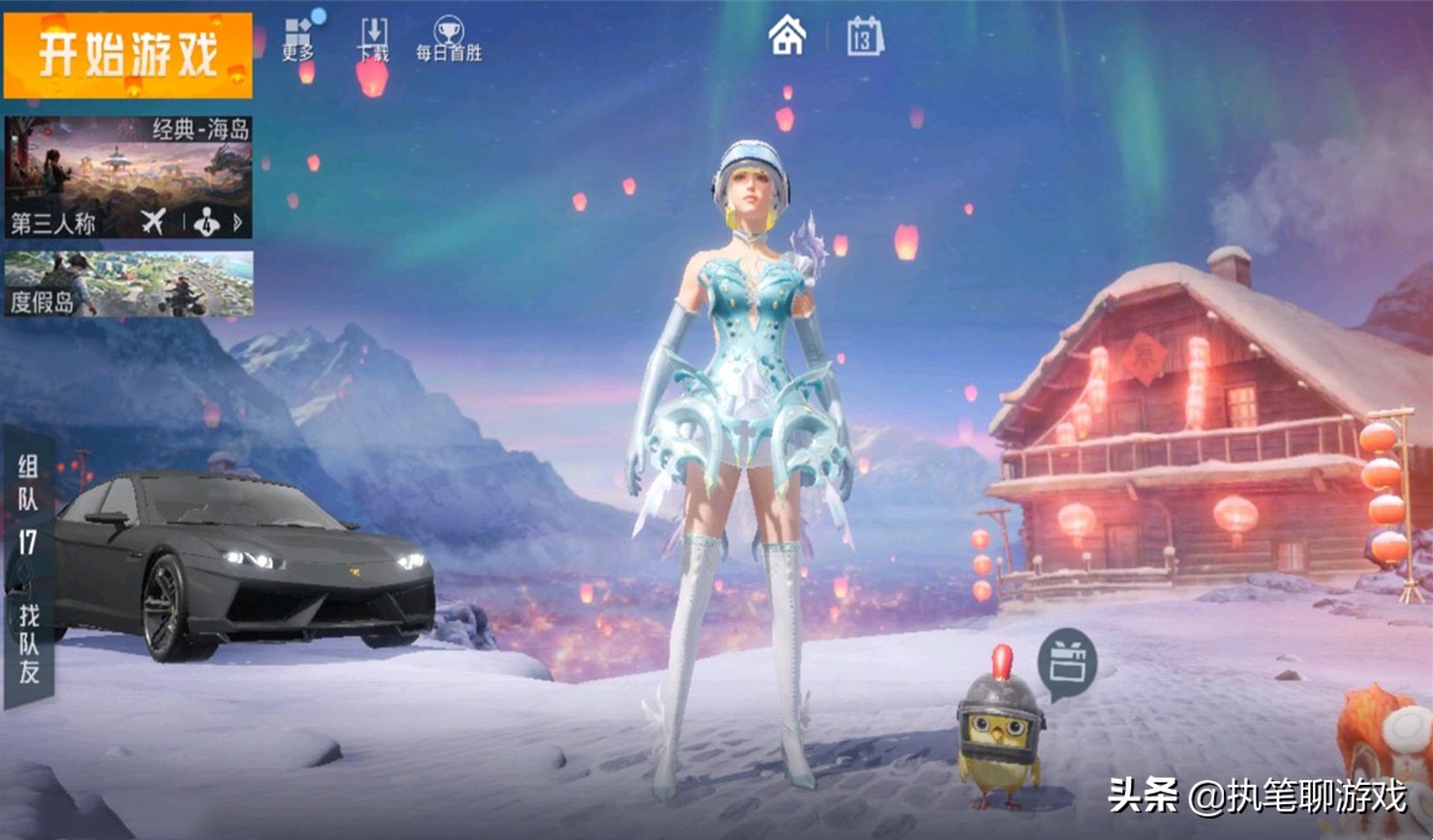Viewport: 1433px width, 840px height.
Task: Choose the four-player squad size icon
Action: pyautogui.click(x=208, y=223)
